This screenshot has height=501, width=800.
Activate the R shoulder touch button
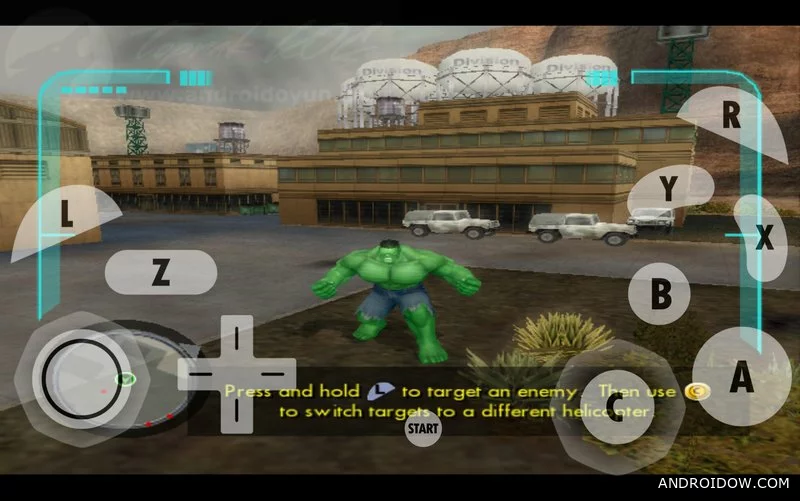[x=731, y=115]
